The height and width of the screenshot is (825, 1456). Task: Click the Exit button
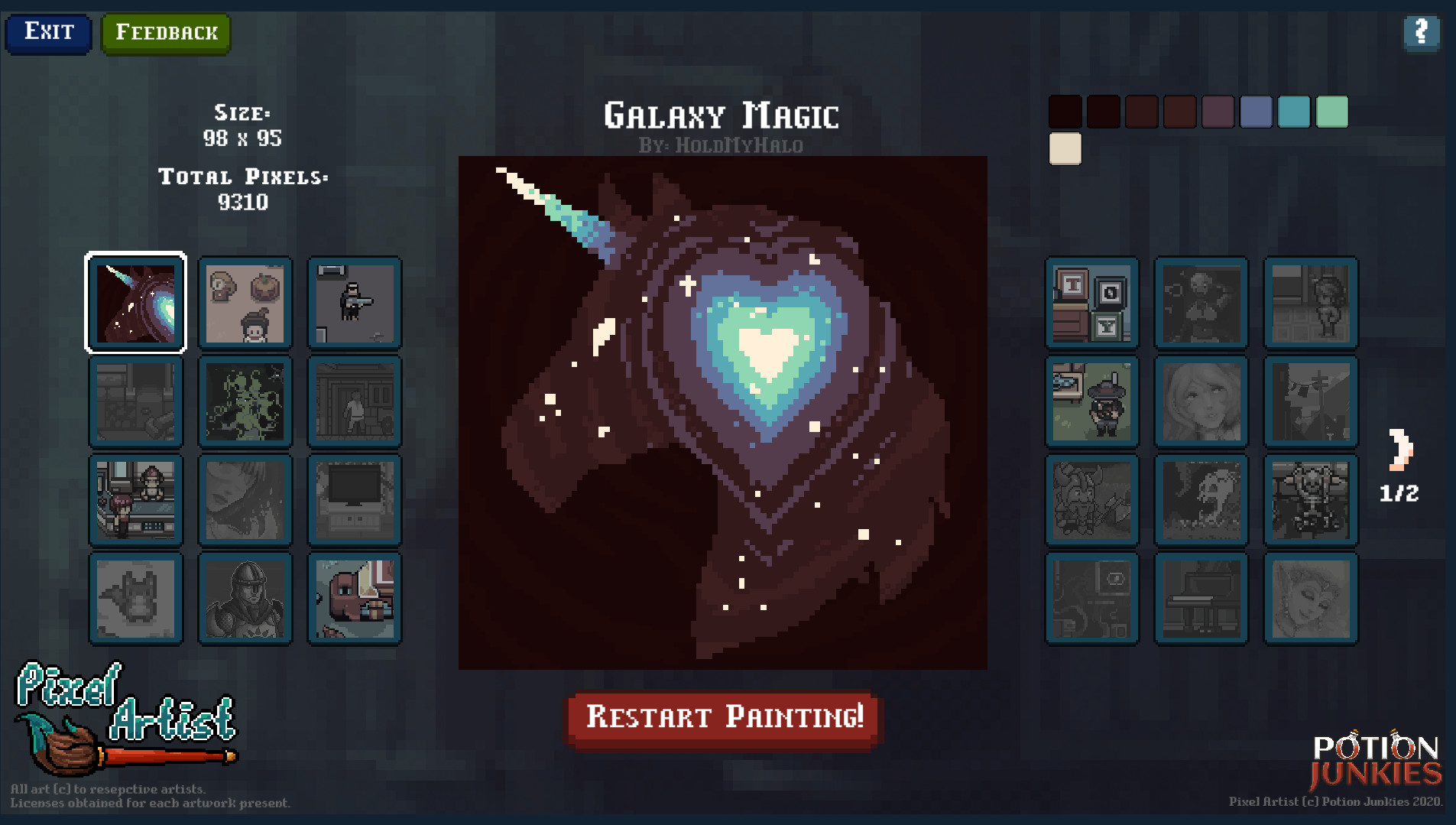point(48,32)
